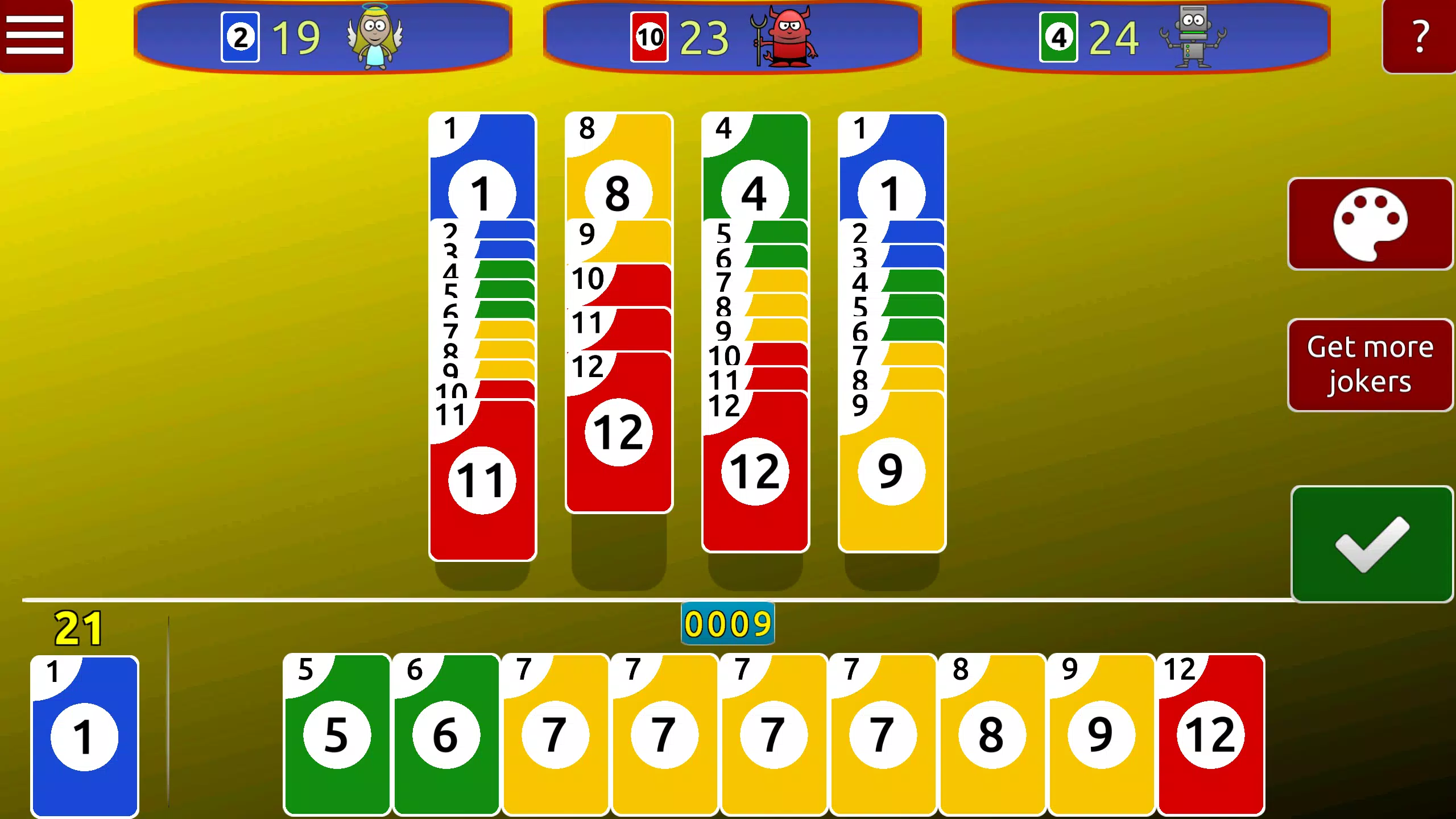Click the 0009 score counter display

tap(727, 623)
